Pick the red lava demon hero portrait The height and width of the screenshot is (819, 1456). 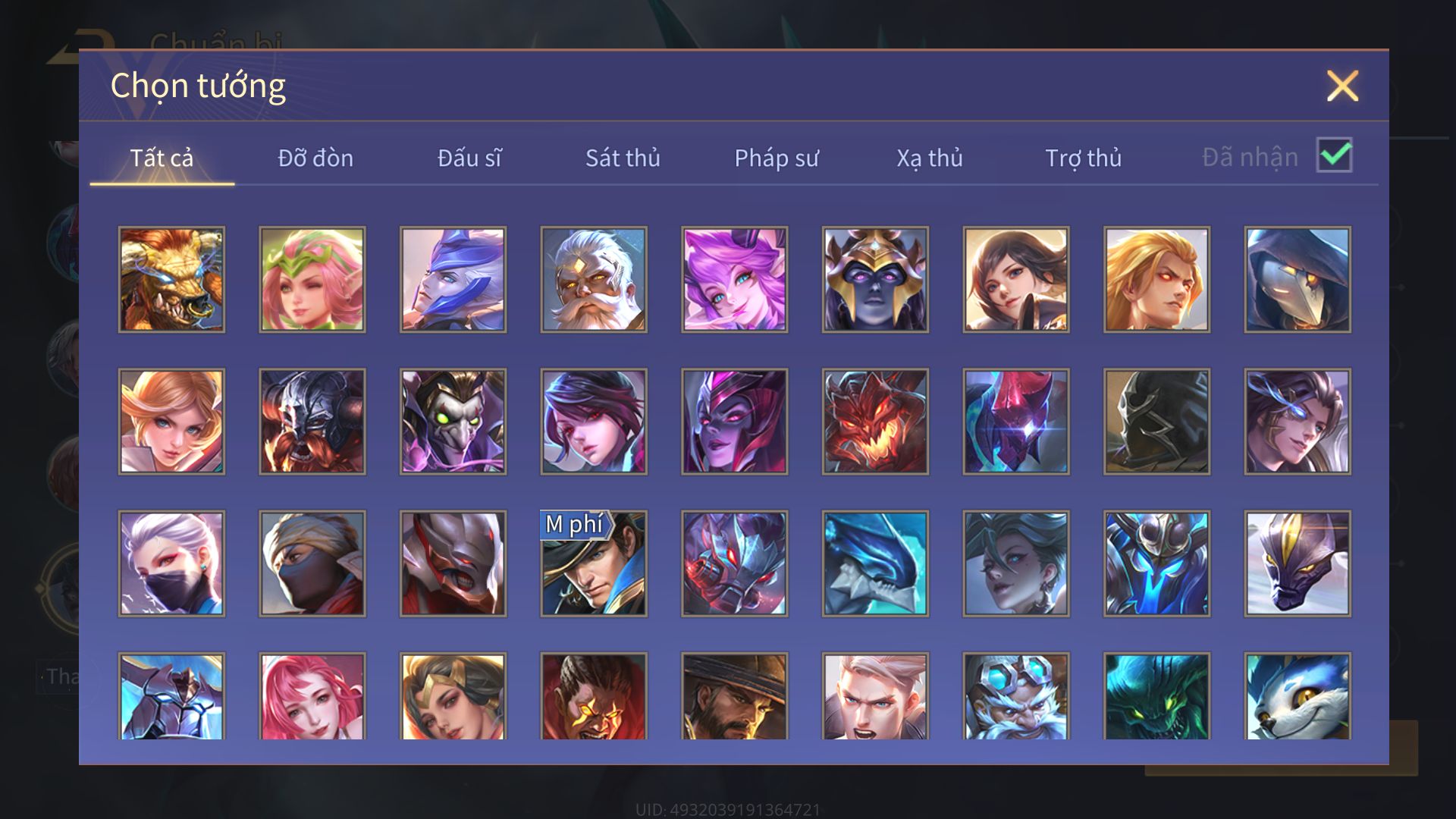click(875, 422)
